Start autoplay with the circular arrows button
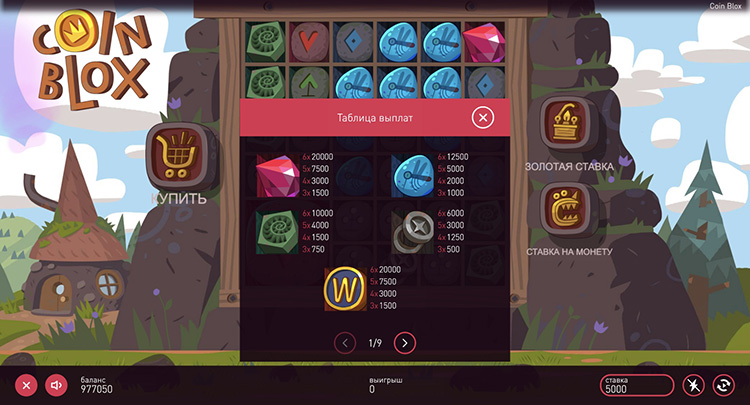 [x=722, y=385]
